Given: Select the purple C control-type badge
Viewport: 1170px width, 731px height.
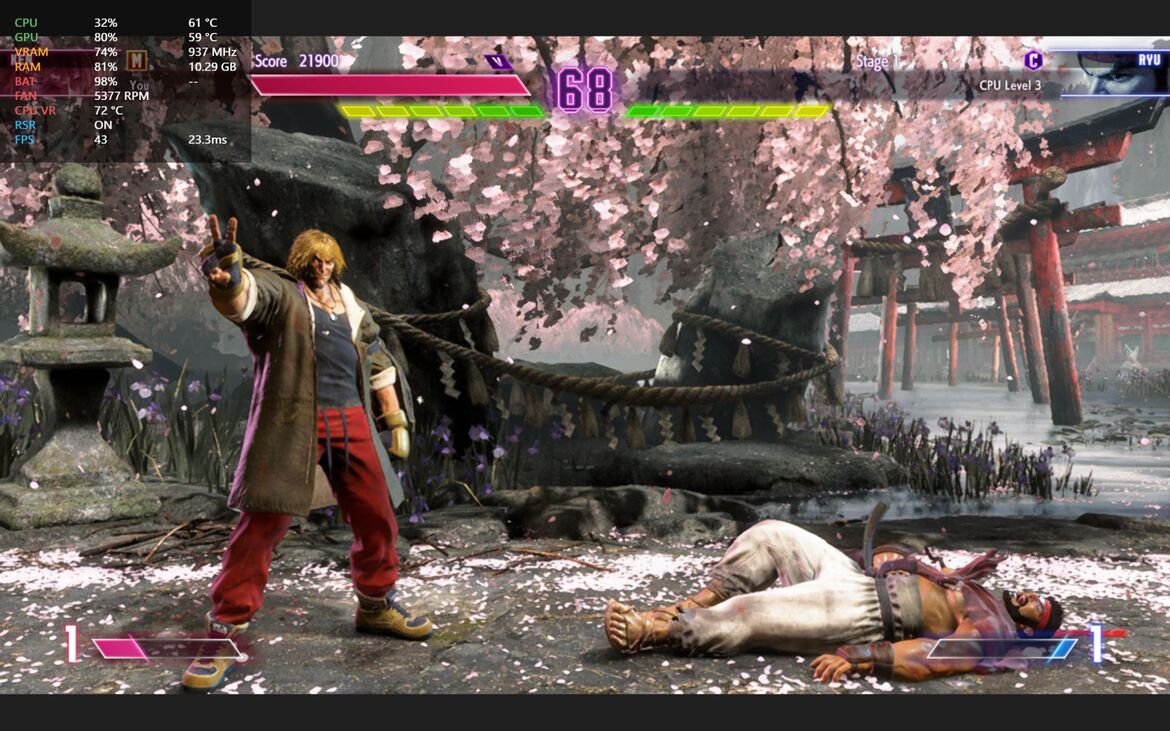Looking at the screenshot, I should [x=1033, y=60].
